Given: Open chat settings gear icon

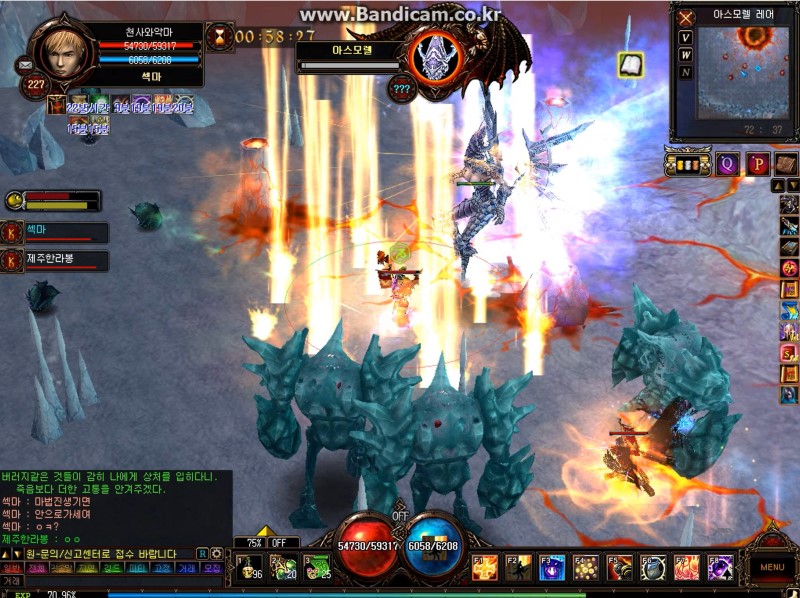Looking at the screenshot, I should click(x=216, y=553).
